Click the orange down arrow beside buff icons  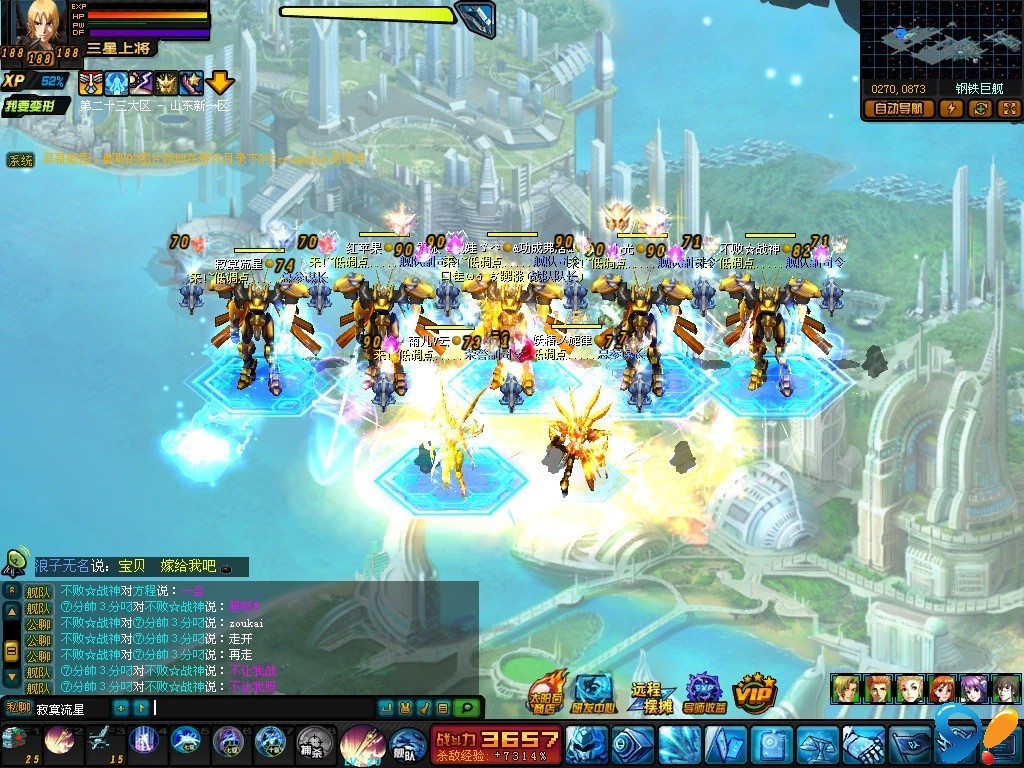220,82
